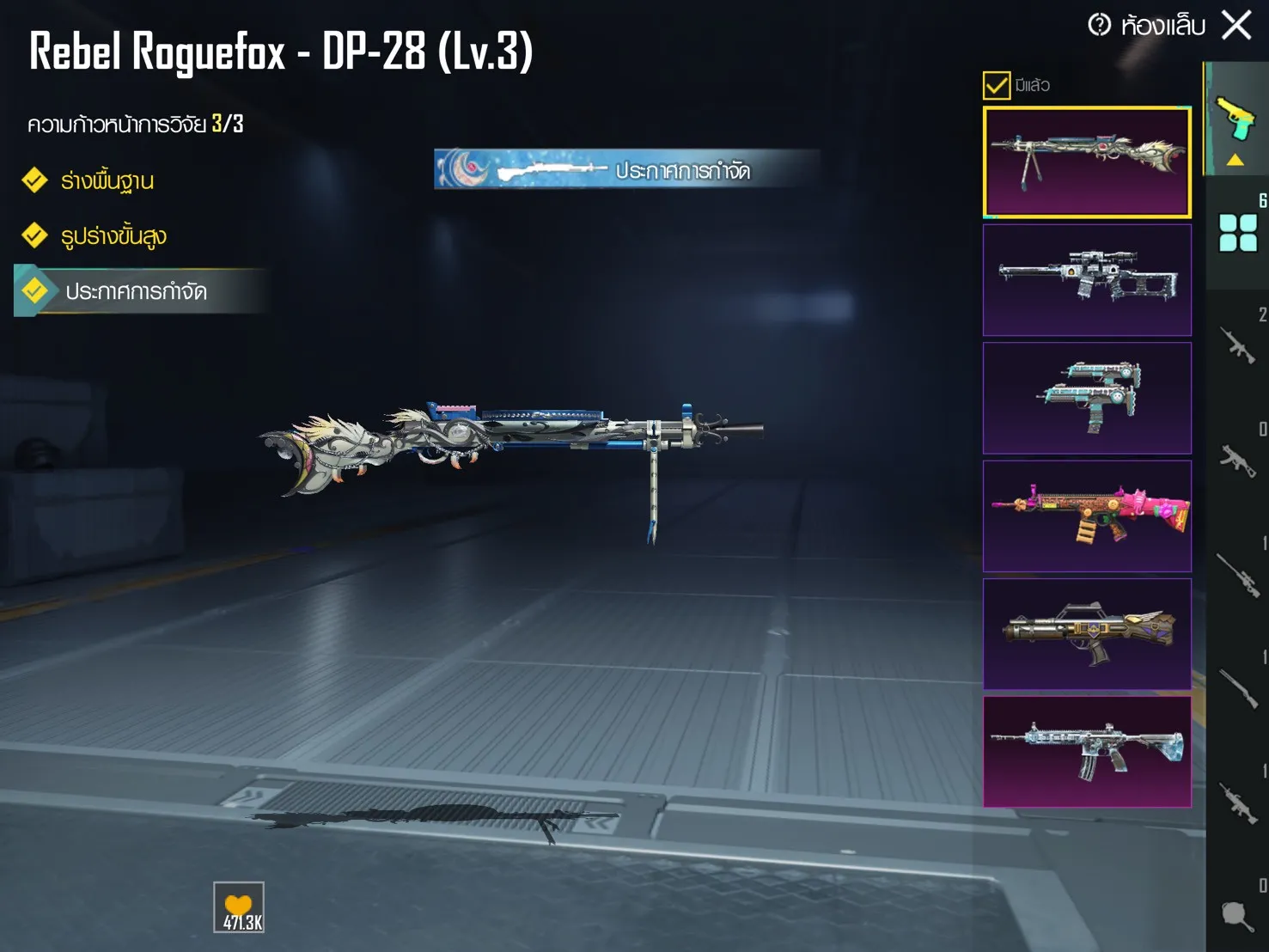
Task: Select the ร่างพื้นฐาน base form stage
Action: (x=107, y=181)
